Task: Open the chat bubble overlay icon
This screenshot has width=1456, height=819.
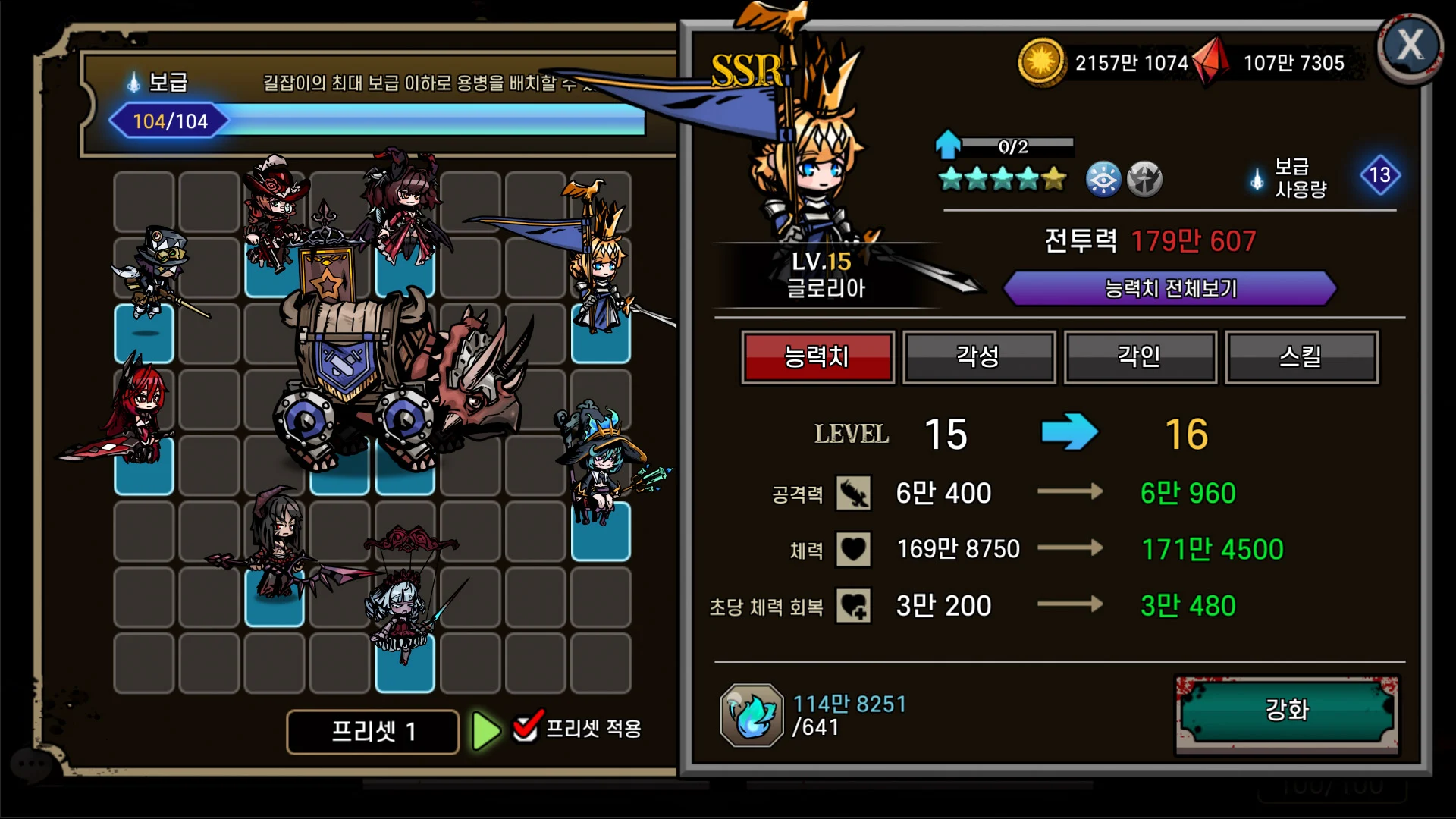Action: 30,764
